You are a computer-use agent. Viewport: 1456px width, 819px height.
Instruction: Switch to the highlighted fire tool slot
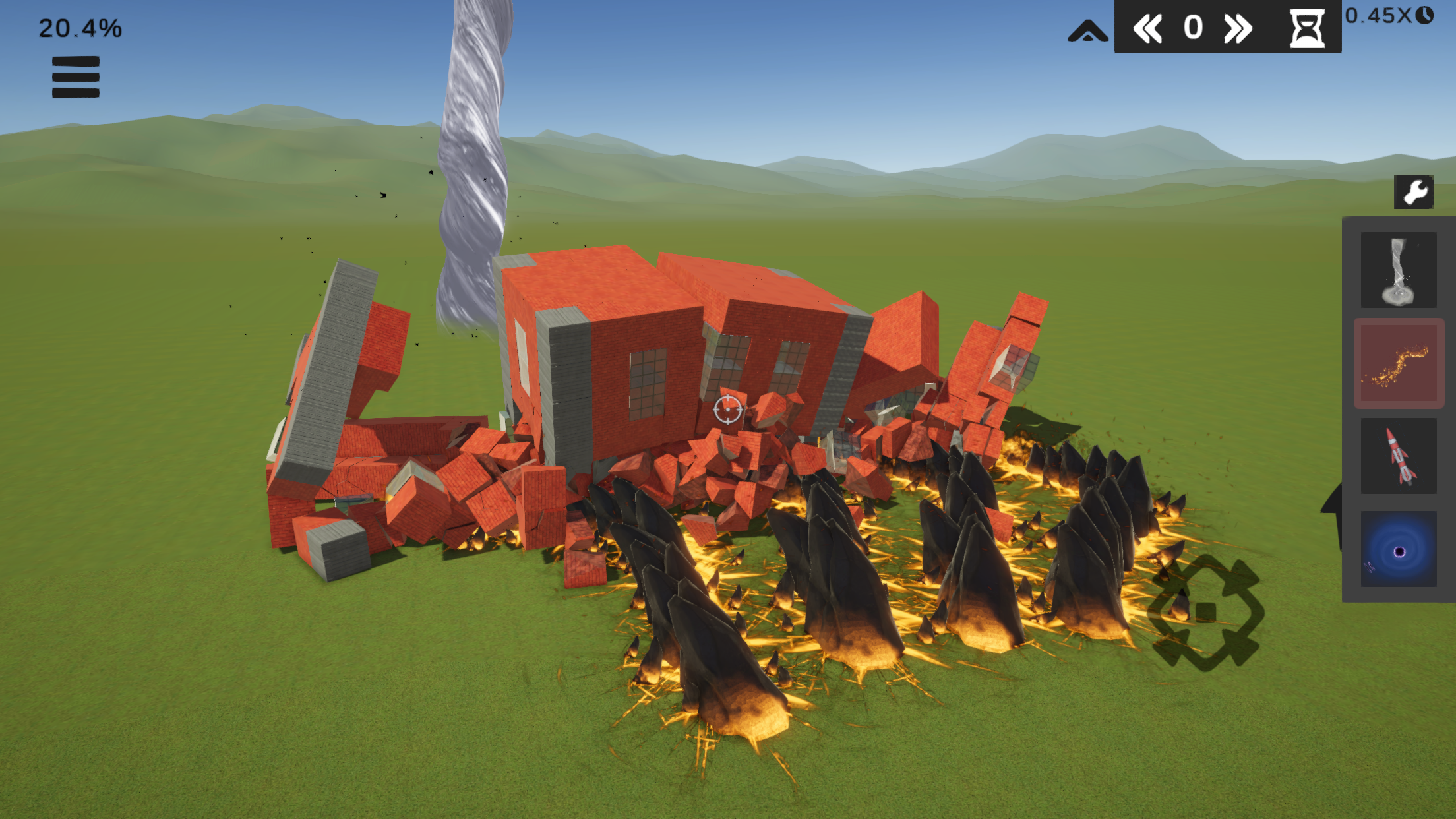(1398, 363)
